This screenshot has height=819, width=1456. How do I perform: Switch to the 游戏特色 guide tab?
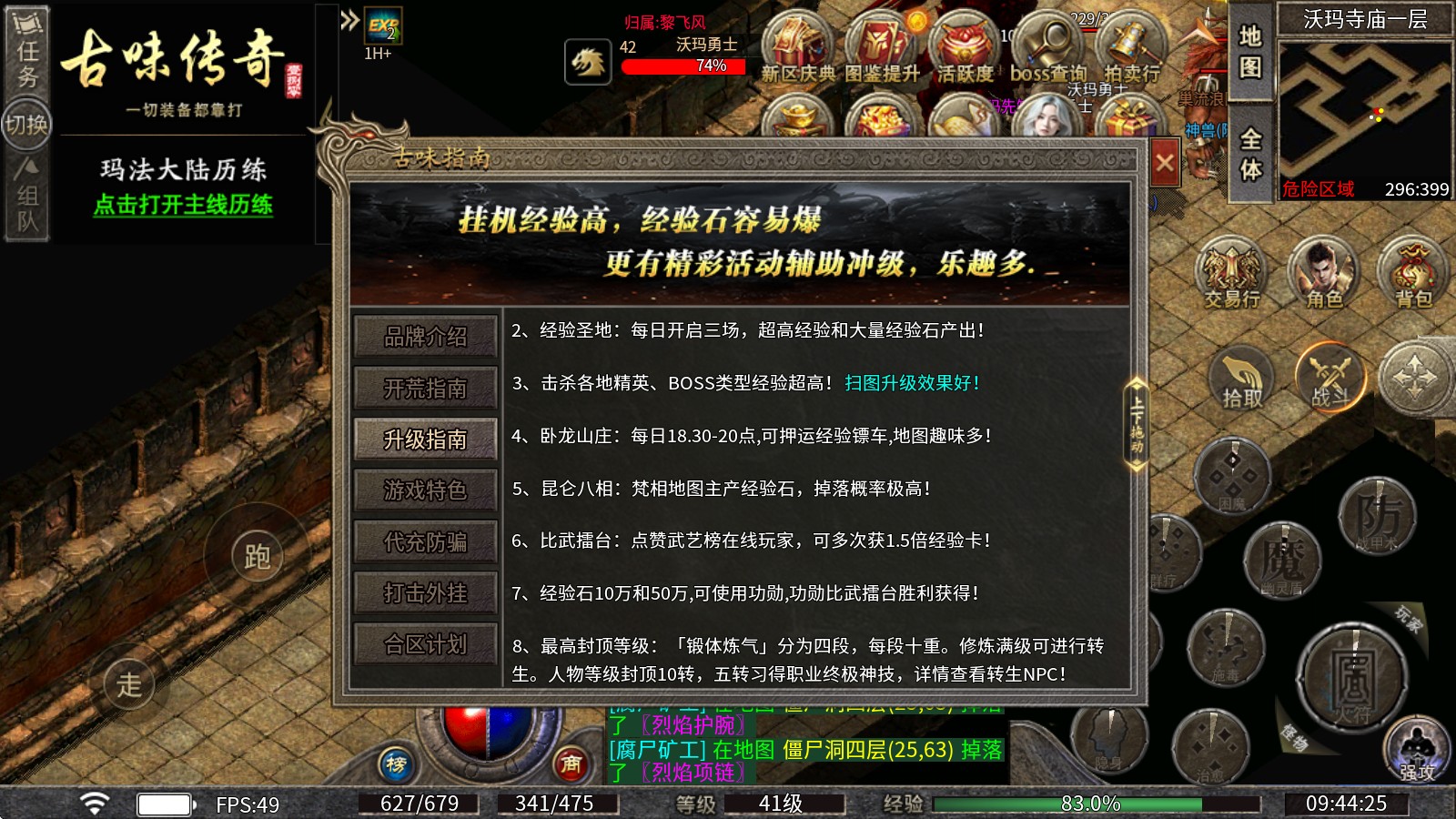coord(425,491)
